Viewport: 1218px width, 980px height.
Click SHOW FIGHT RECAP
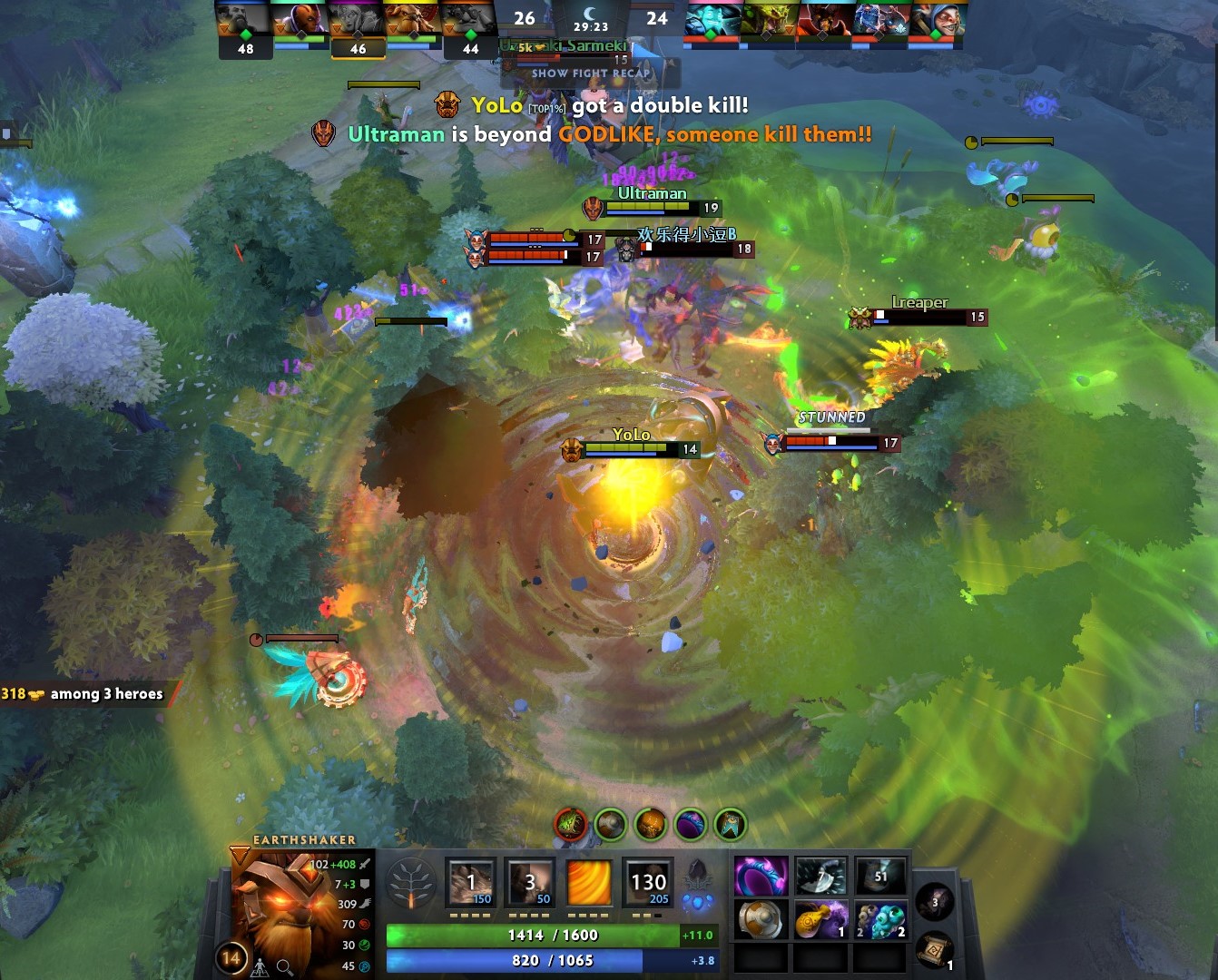pos(590,74)
